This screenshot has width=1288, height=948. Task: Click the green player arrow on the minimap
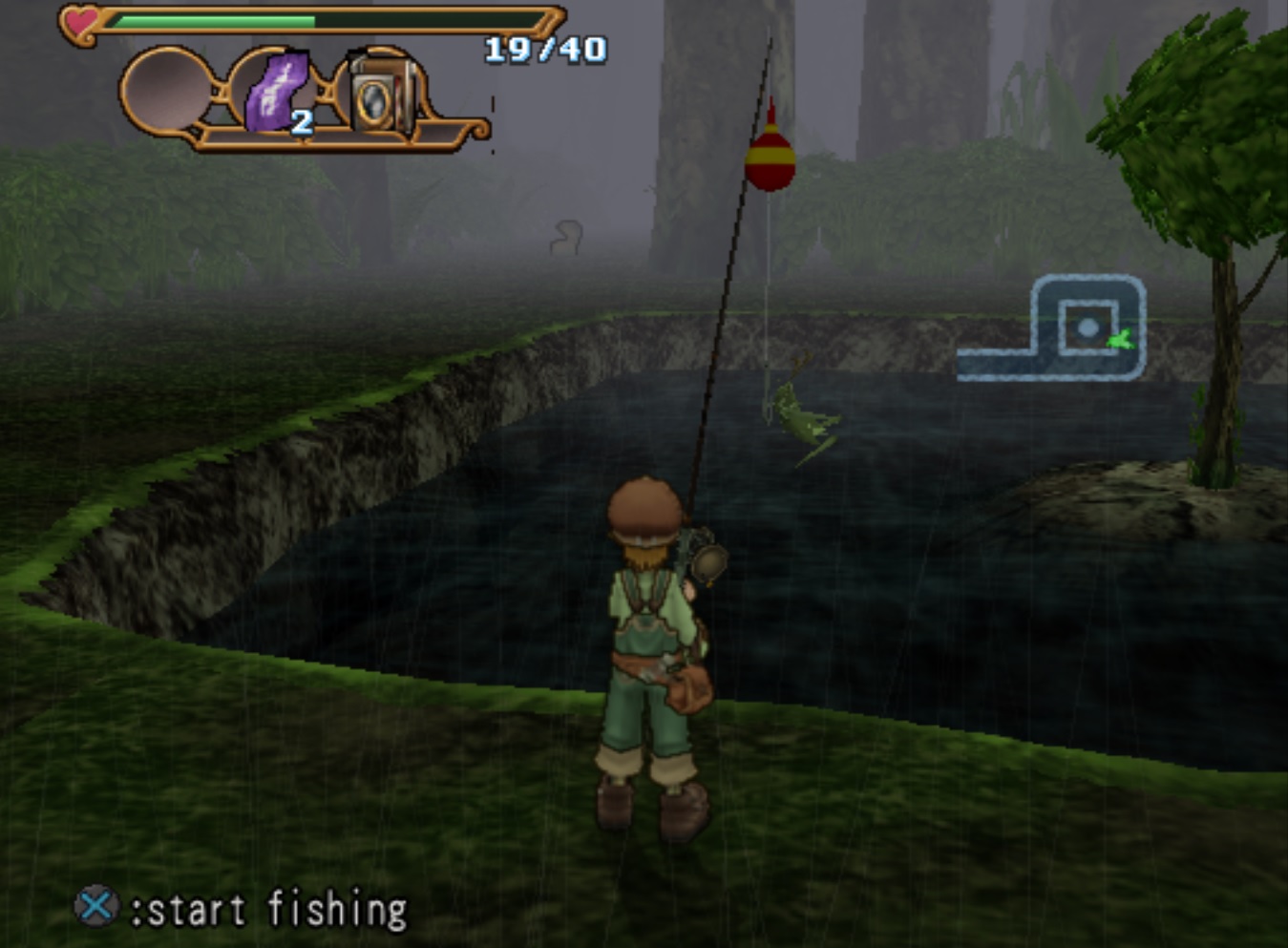click(x=1122, y=339)
